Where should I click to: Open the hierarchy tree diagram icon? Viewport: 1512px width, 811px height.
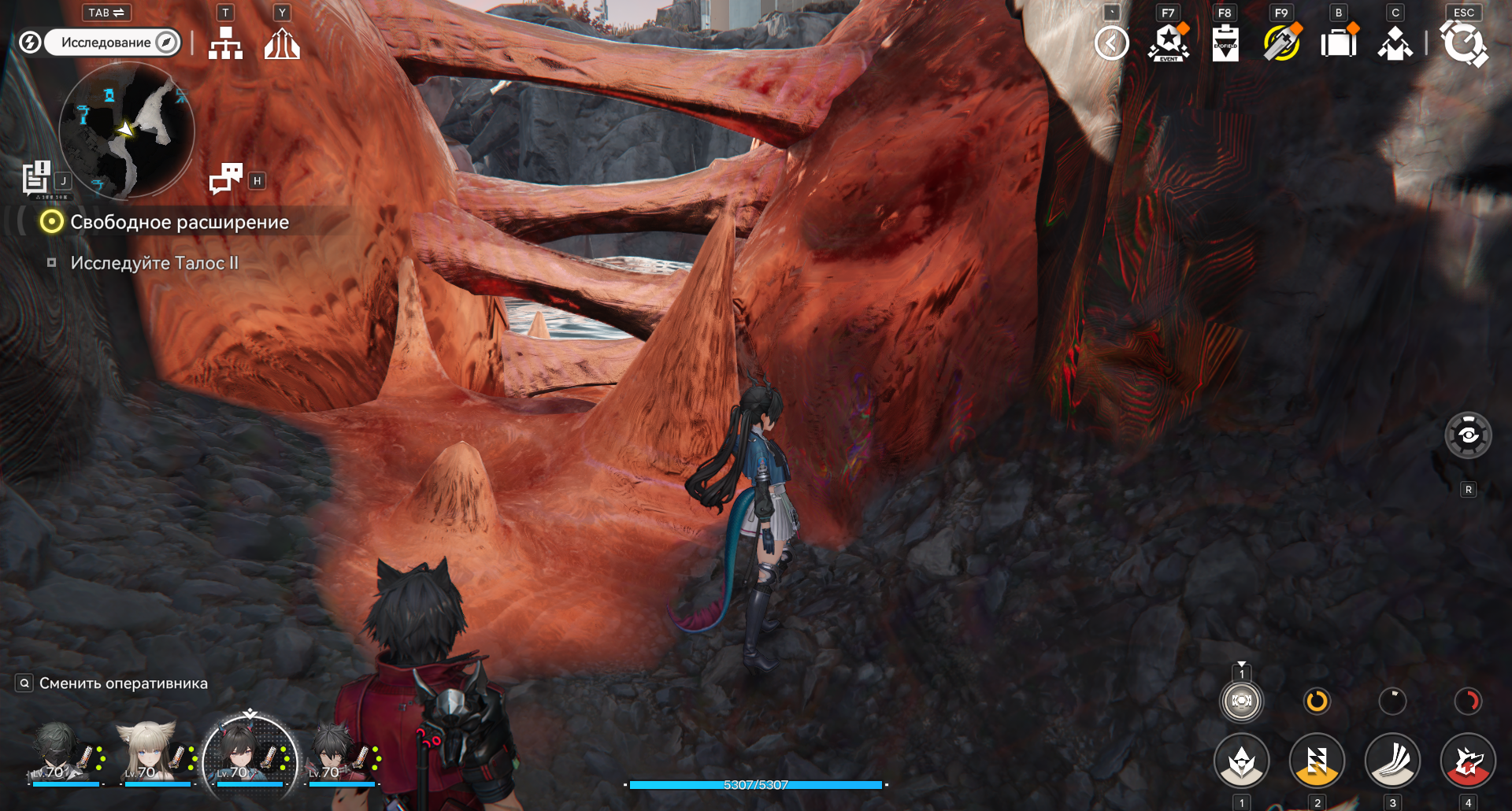225,43
